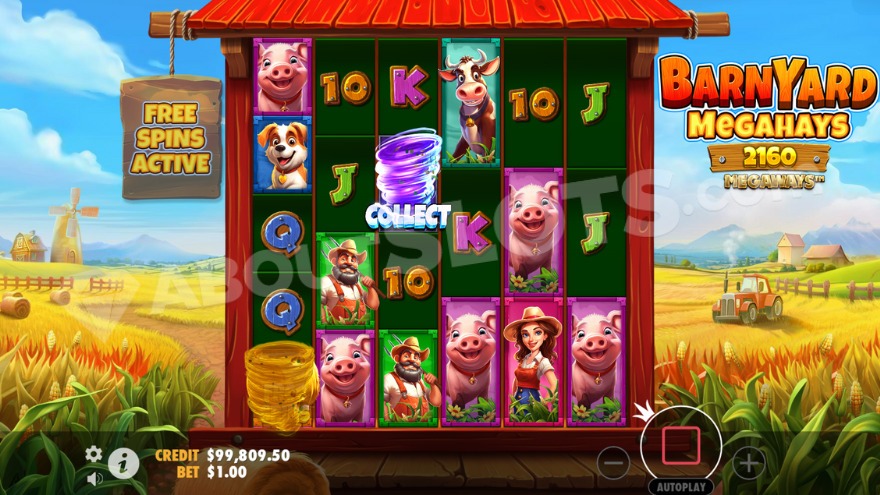
Task: Decrease the bet with the minus button
Action: (x=613, y=462)
